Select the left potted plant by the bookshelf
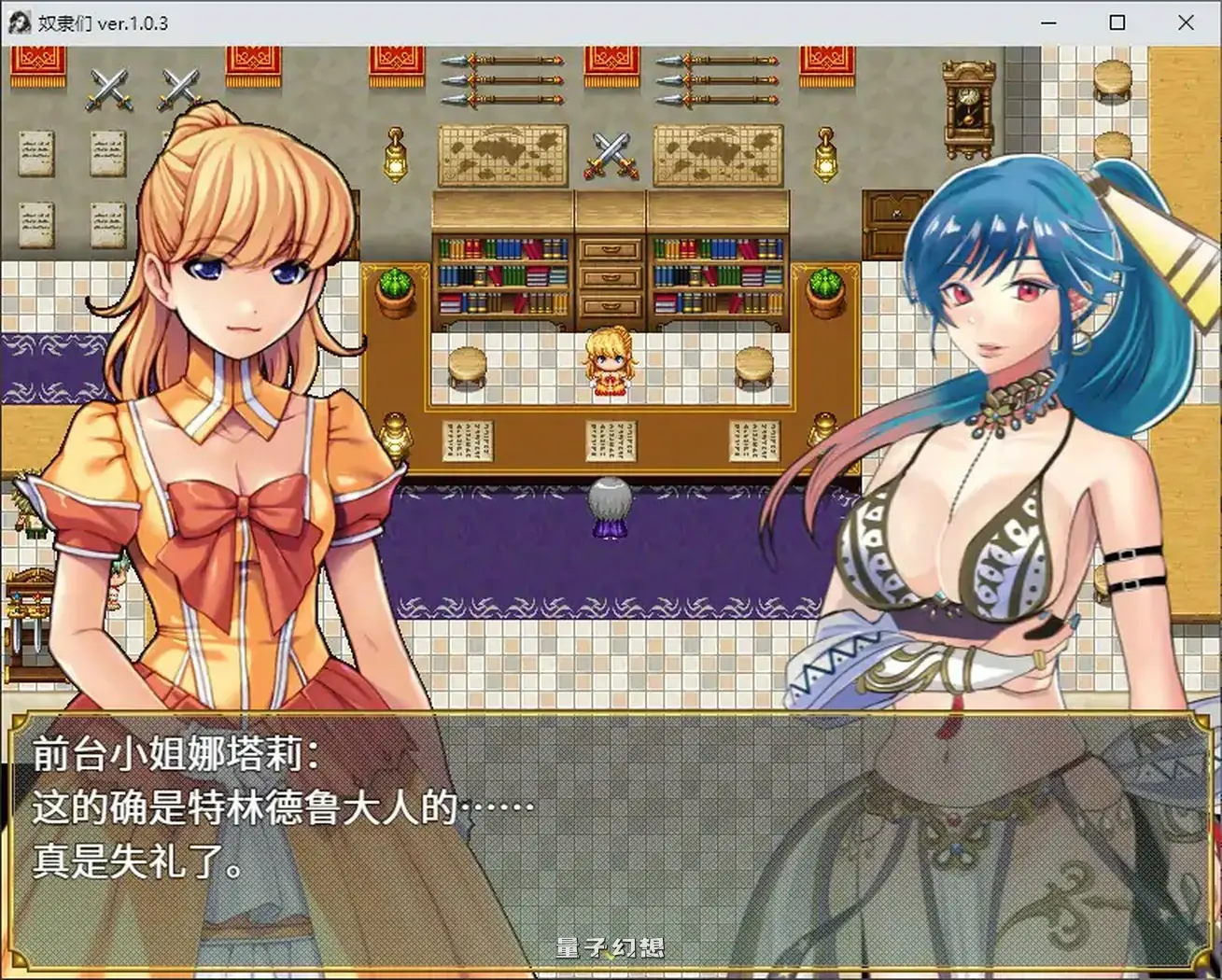 coord(396,289)
